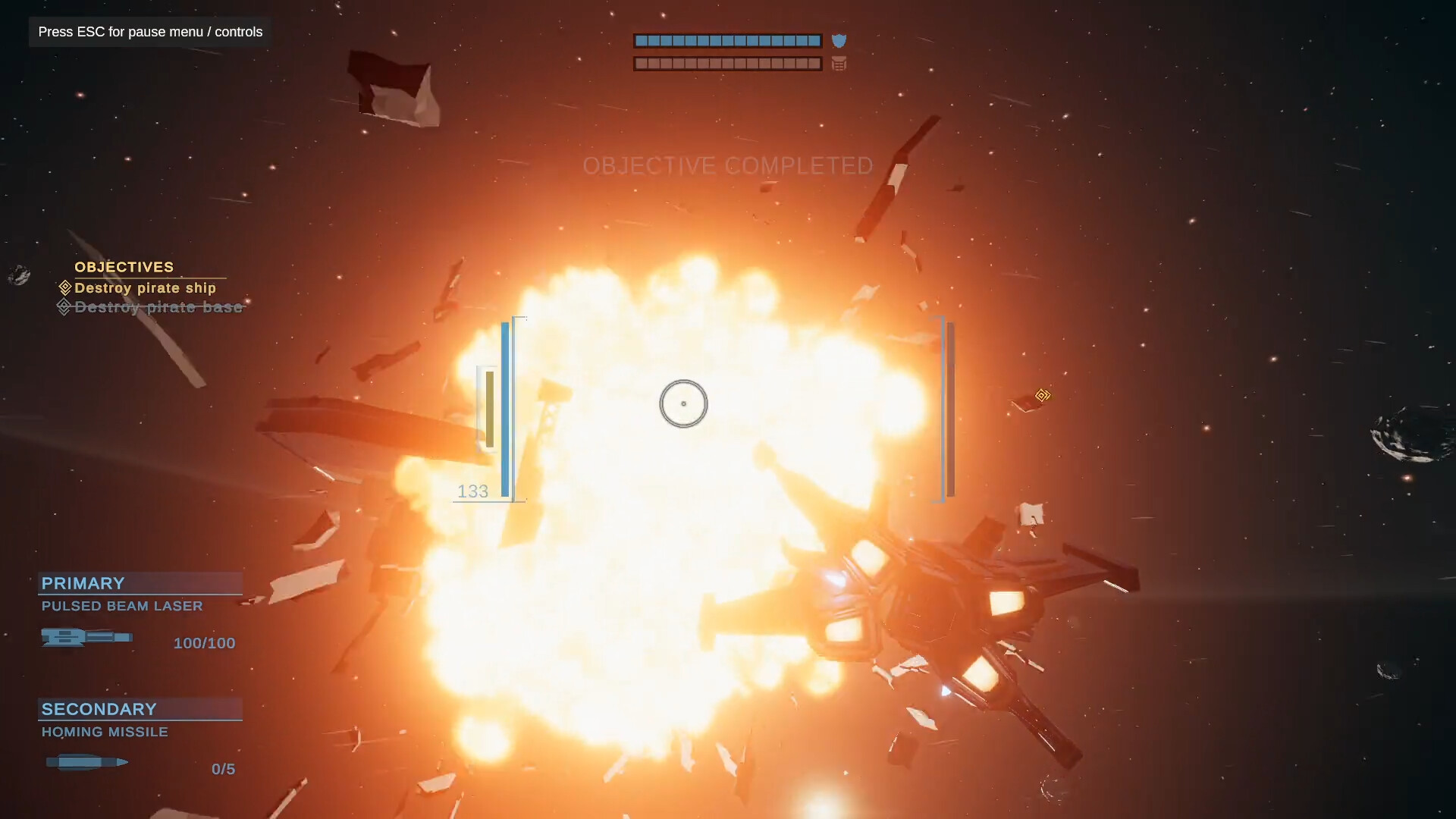
Task: Click the marker beside Destroy pirate base
Action: pyautogui.click(x=64, y=306)
